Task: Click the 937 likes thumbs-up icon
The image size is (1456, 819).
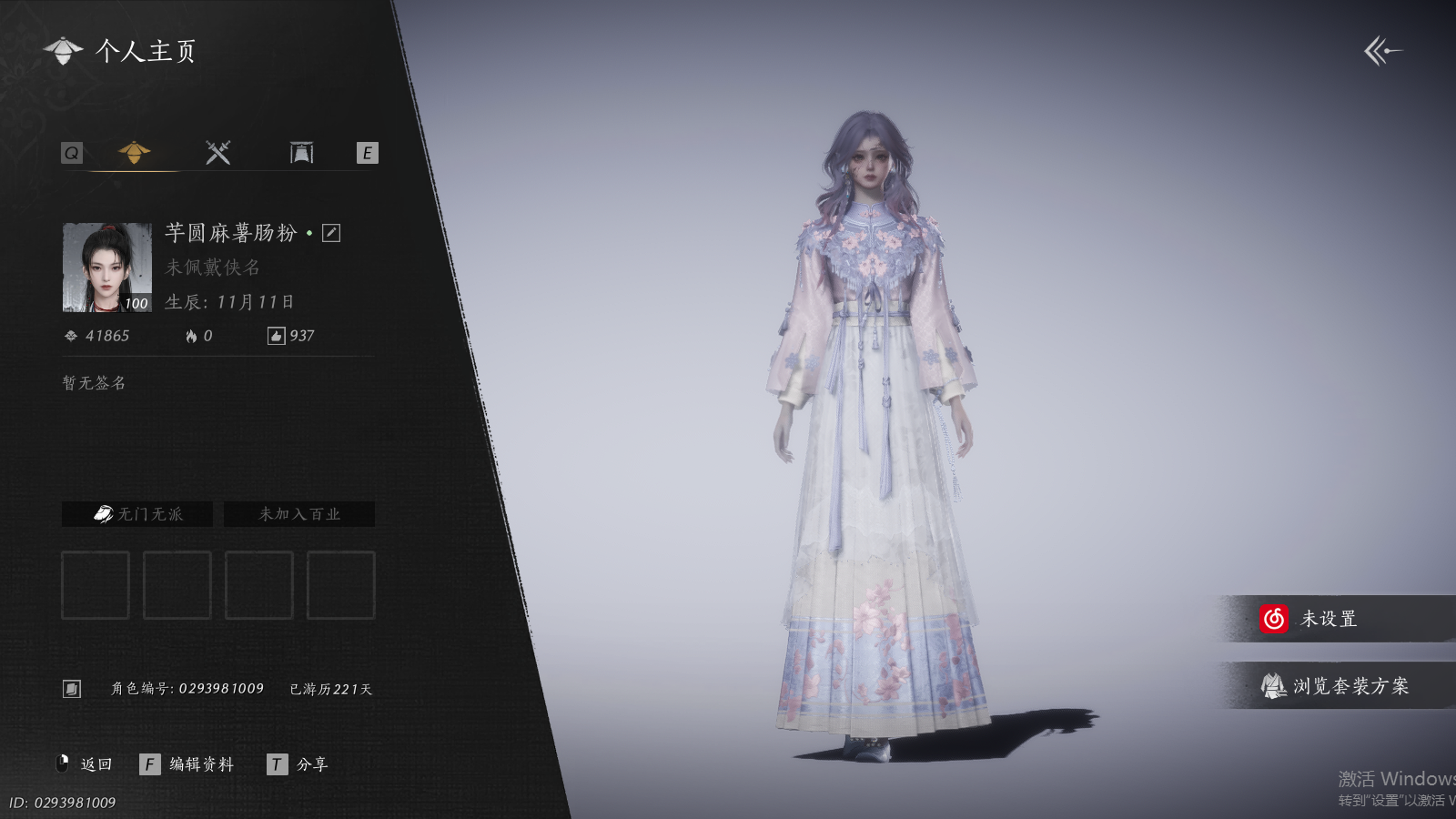Action: (277, 336)
